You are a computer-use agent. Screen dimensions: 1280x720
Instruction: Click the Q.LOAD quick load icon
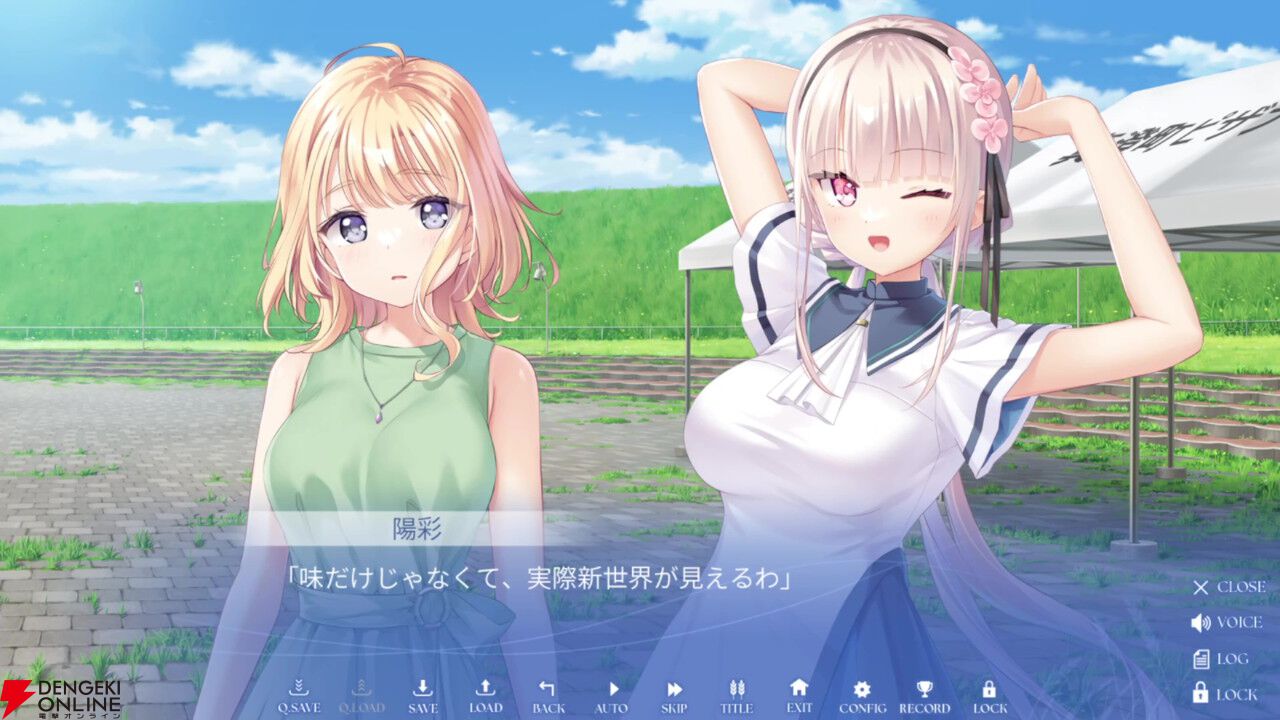click(362, 688)
